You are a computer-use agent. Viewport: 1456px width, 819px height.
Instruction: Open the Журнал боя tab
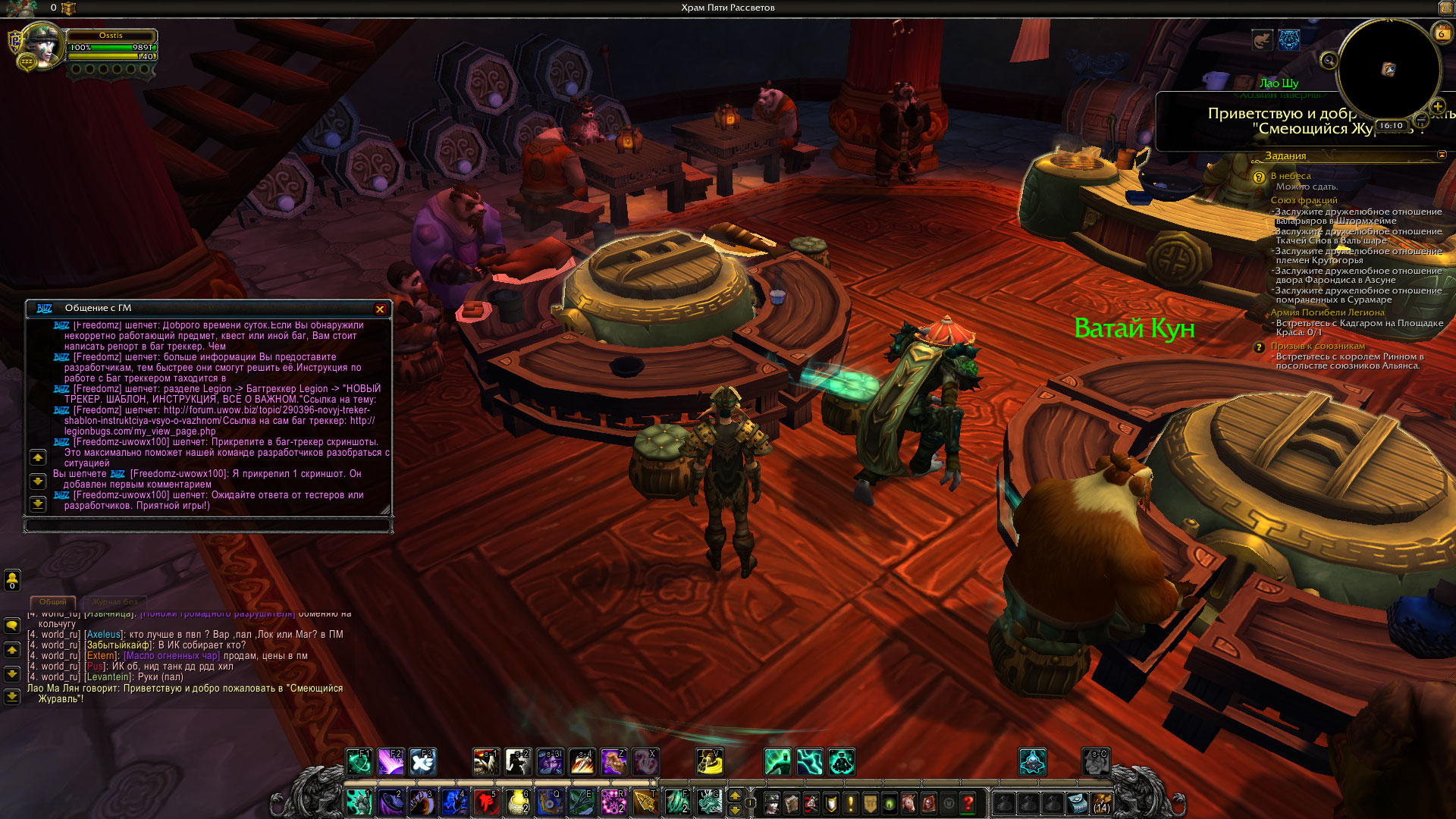point(115,602)
